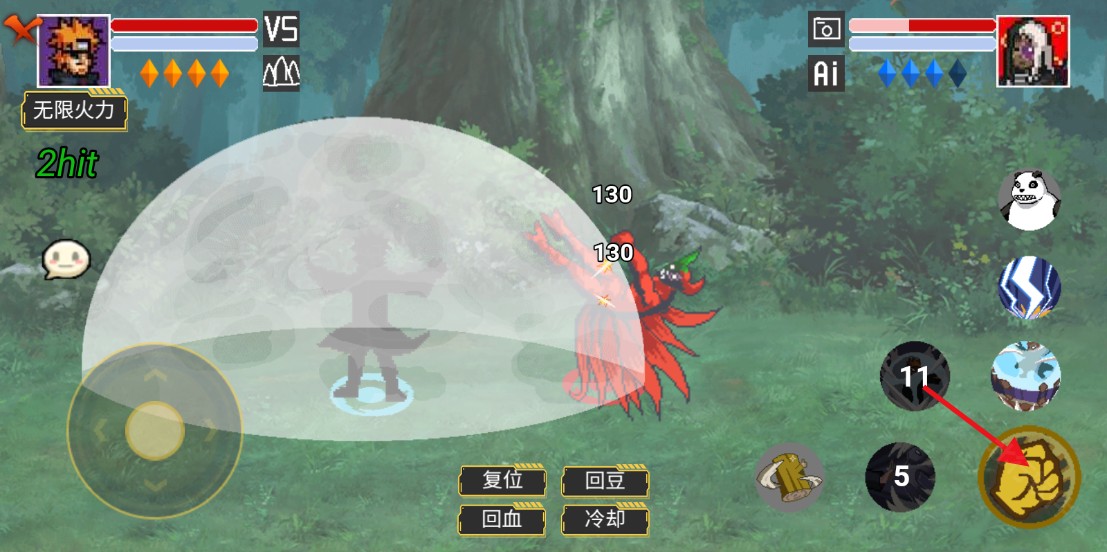Open the mountain stage icon
The width and height of the screenshot is (1107, 552).
281,73
